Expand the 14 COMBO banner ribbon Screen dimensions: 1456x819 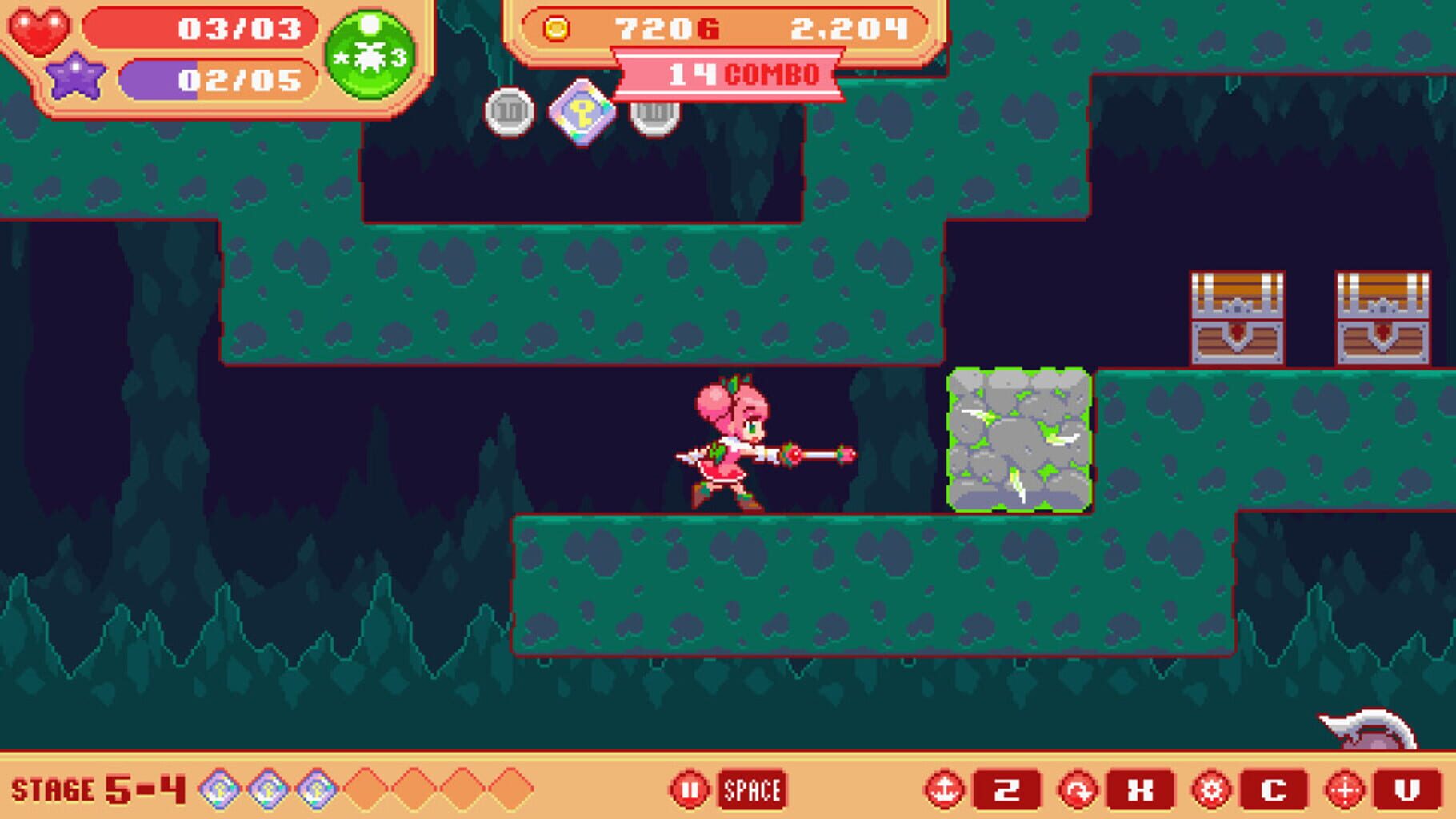coord(726,74)
